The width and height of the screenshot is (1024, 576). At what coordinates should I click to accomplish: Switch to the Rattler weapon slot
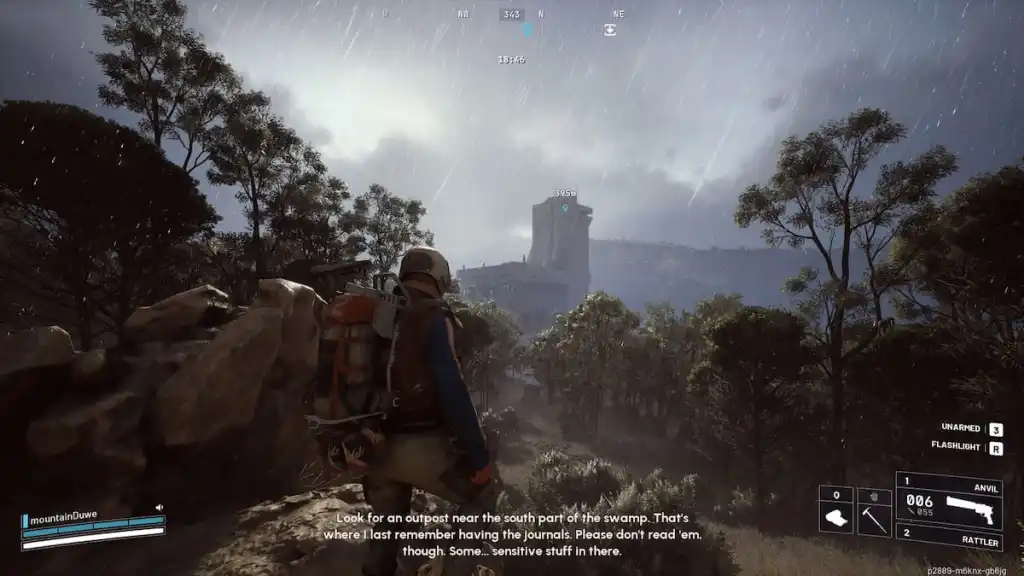pyautogui.click(x=947, y=538)
